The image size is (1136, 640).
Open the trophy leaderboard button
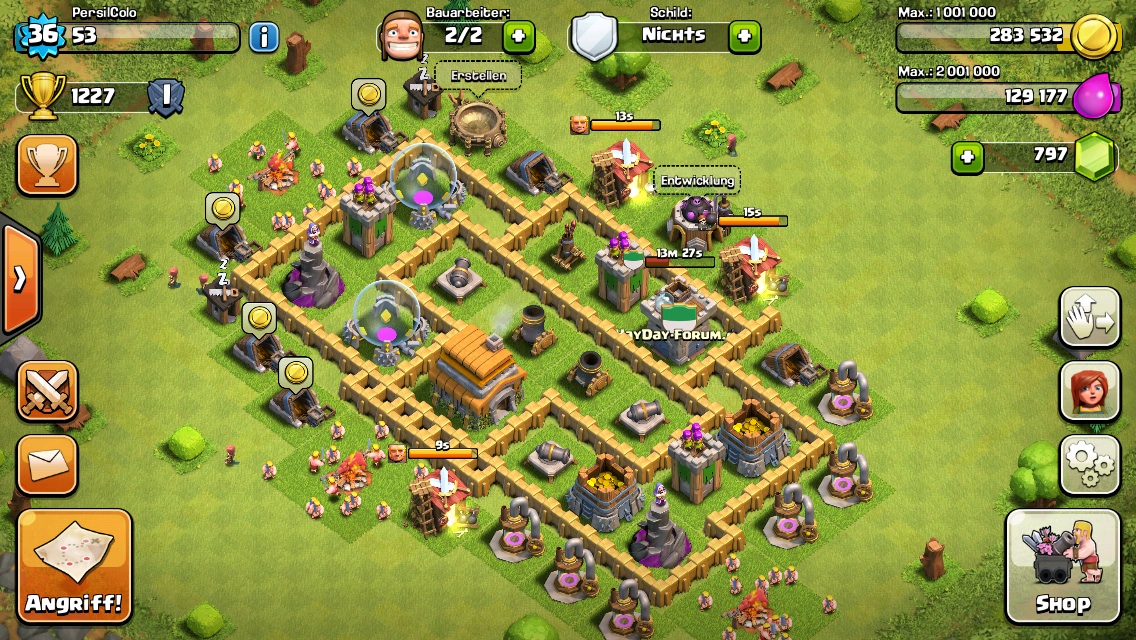tap(47, 165)
